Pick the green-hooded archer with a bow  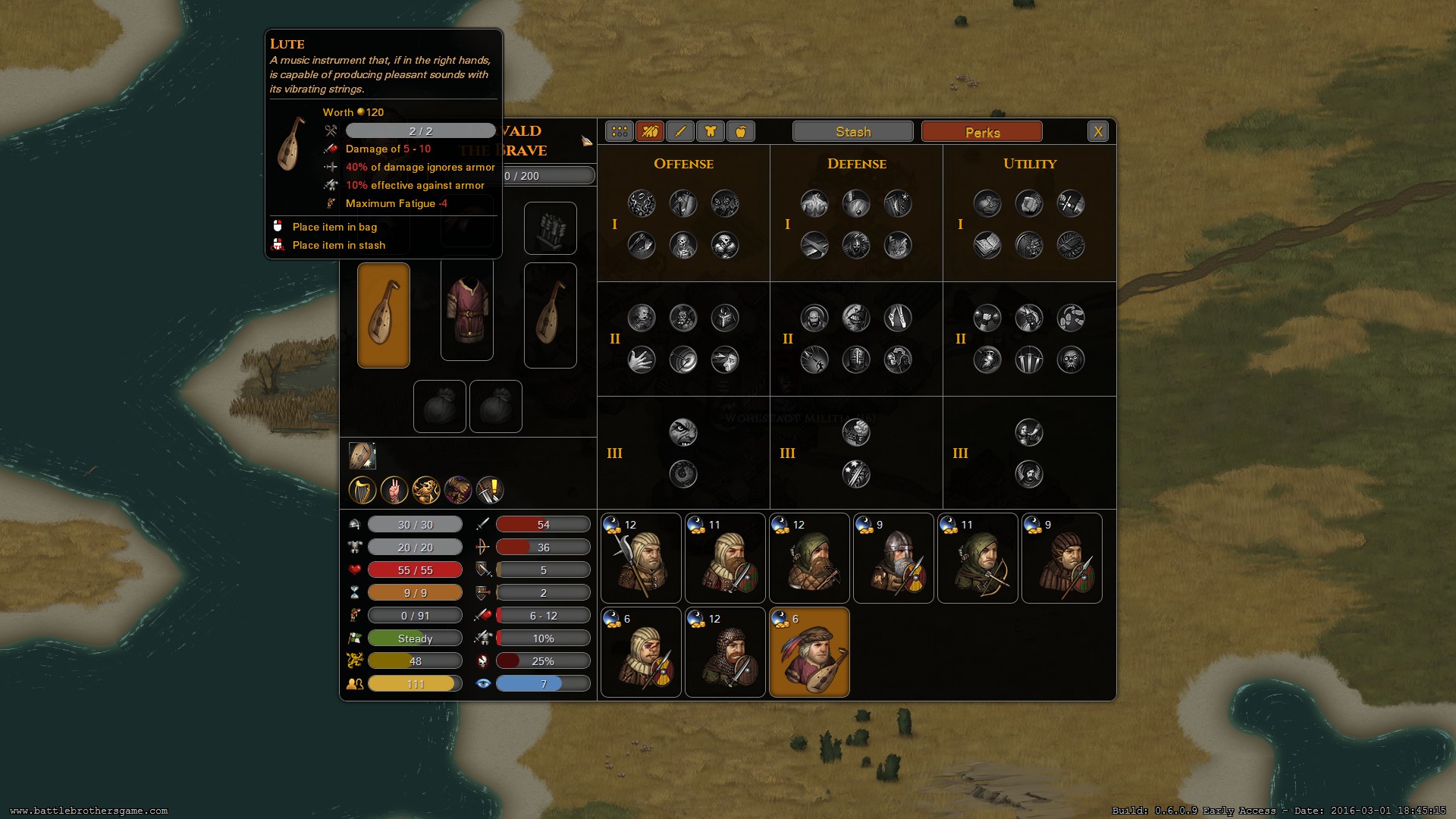(x=977, y=558)
